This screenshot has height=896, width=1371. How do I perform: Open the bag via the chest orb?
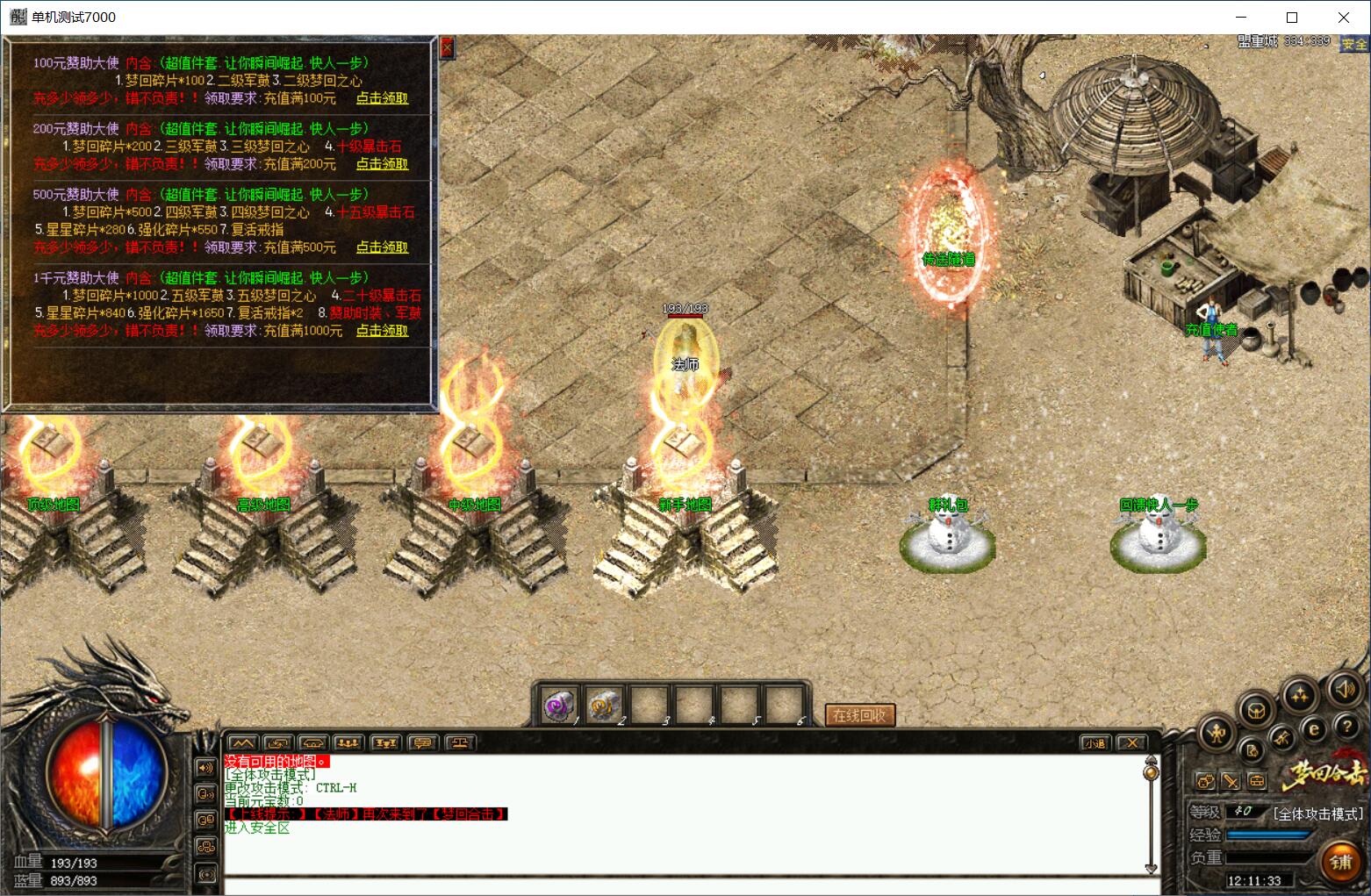(x=1256, y=710)
